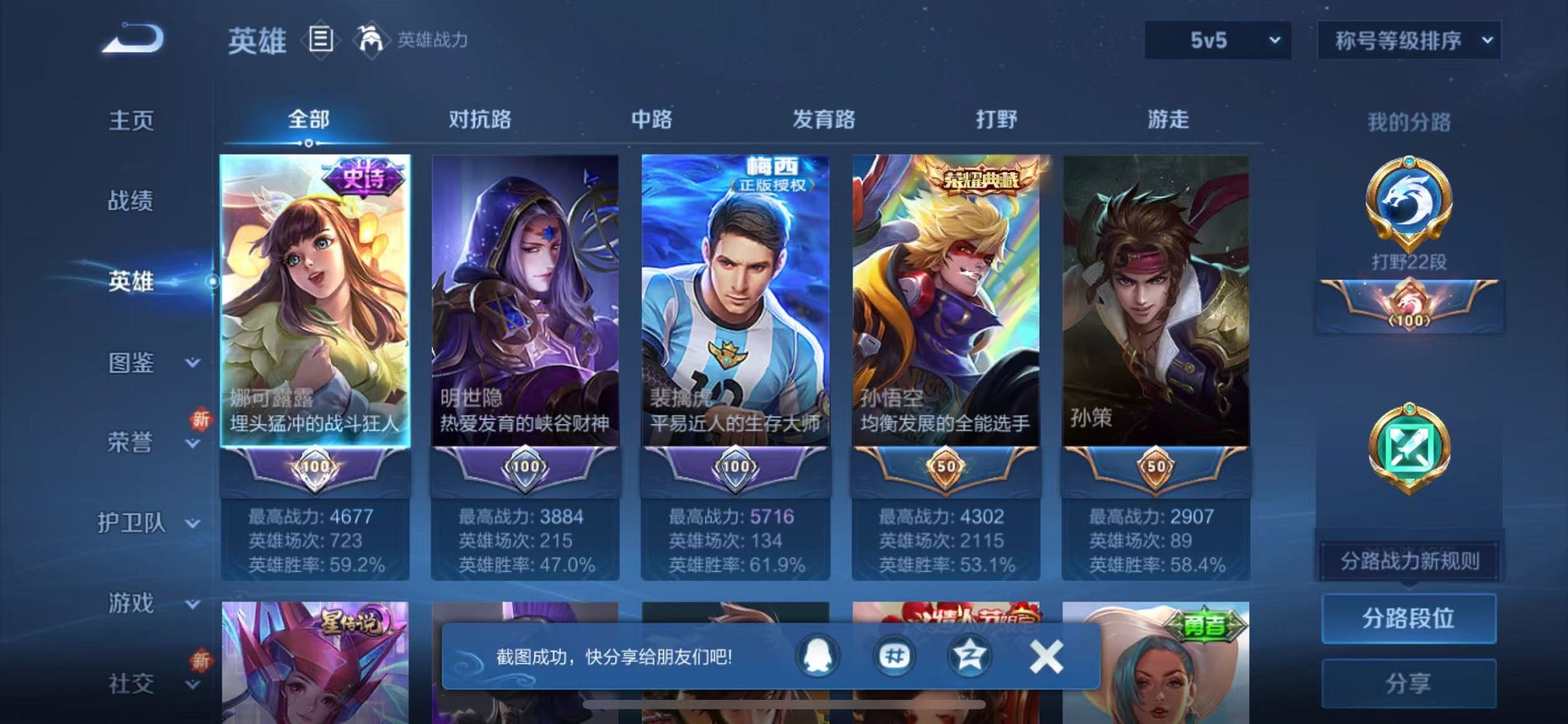Open the green roam rank emblem
This screenshot has height=724, width=1568.
[x=1411, y=444]
